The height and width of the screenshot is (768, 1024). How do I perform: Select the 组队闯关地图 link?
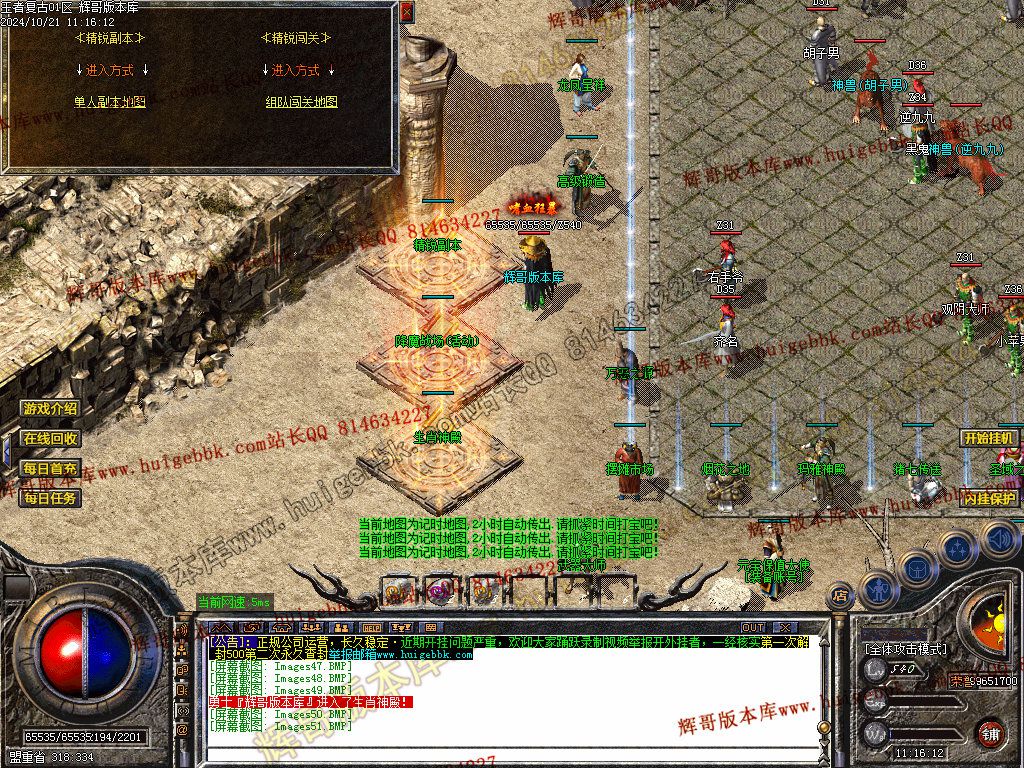tap(301, 102)
